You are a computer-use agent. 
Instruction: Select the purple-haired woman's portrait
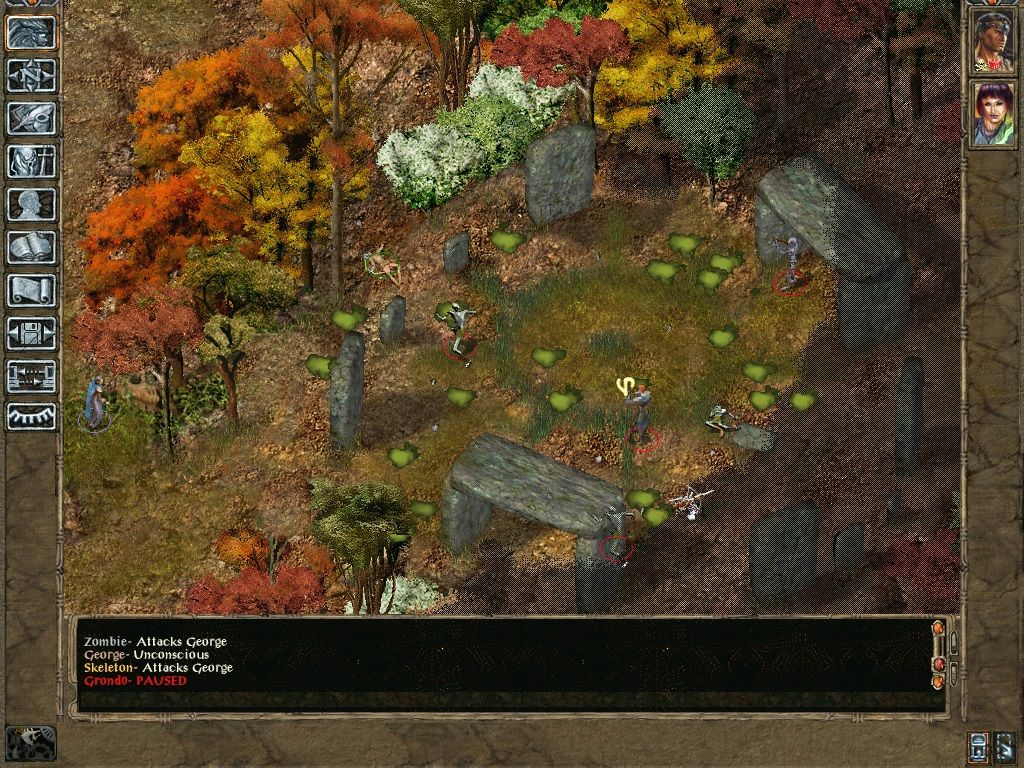pyautogui.click(x=993, y=114)
